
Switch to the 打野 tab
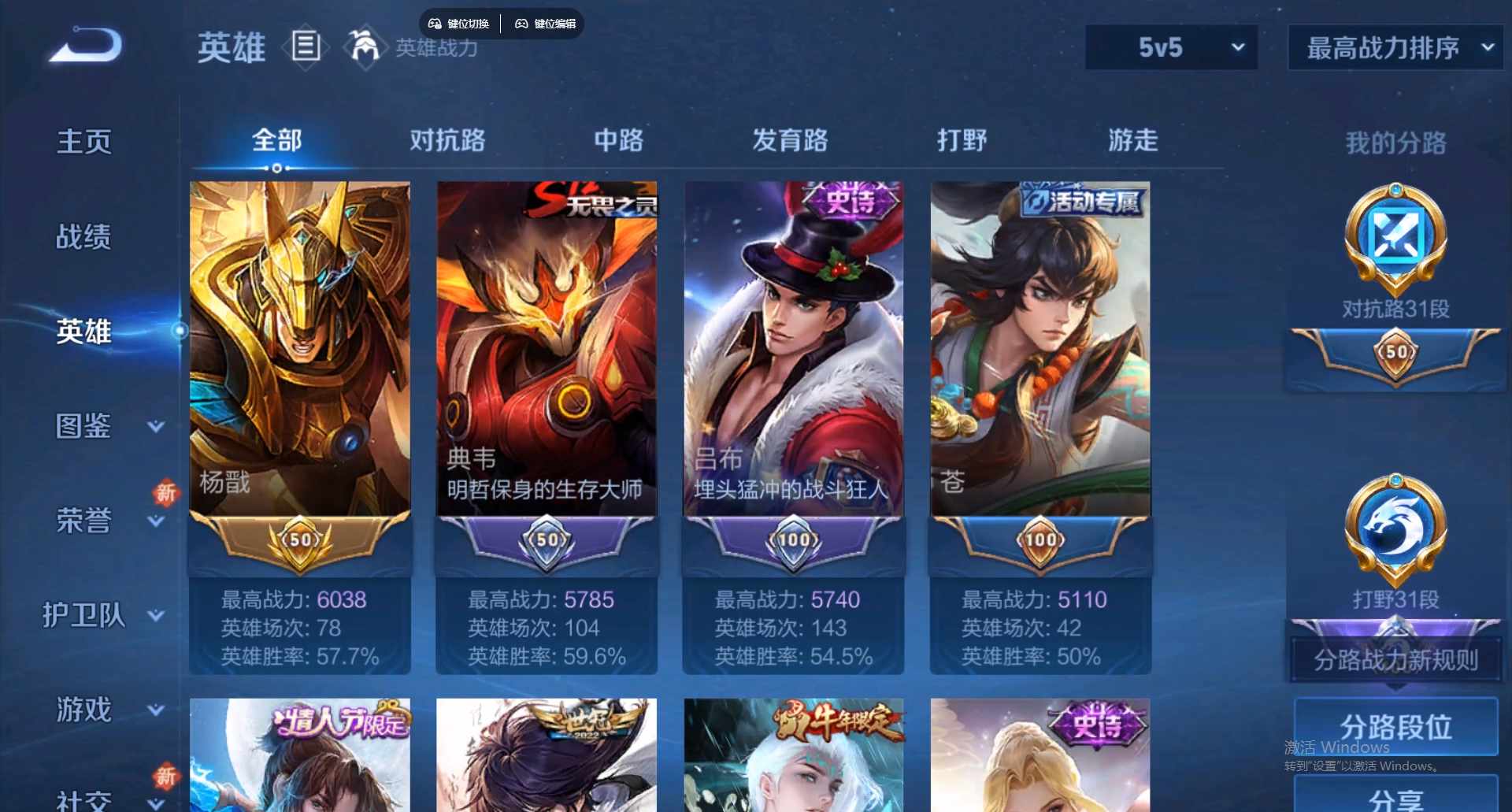click(x=962, y=142)
